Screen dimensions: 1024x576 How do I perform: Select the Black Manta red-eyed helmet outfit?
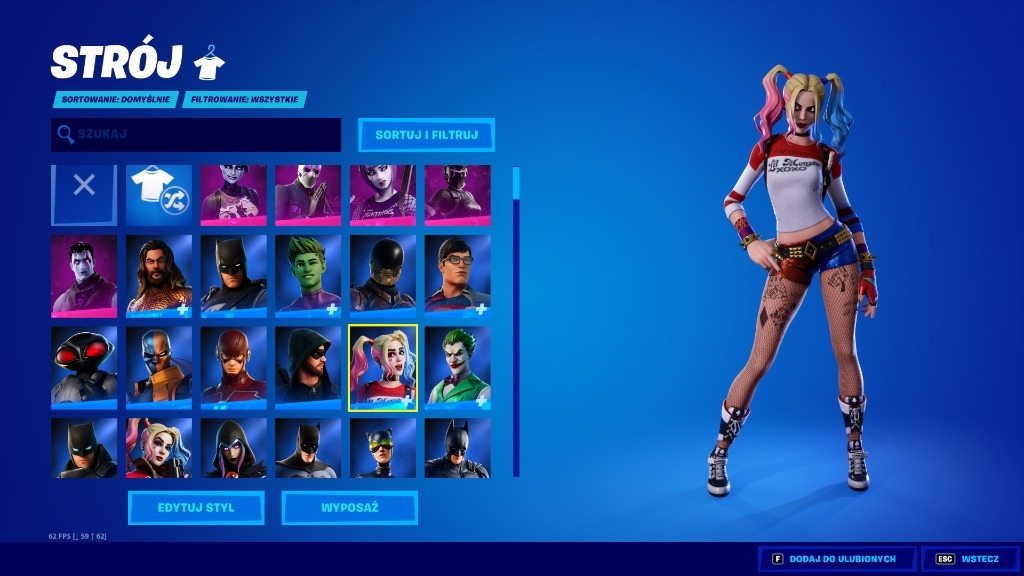coord(84,366)
